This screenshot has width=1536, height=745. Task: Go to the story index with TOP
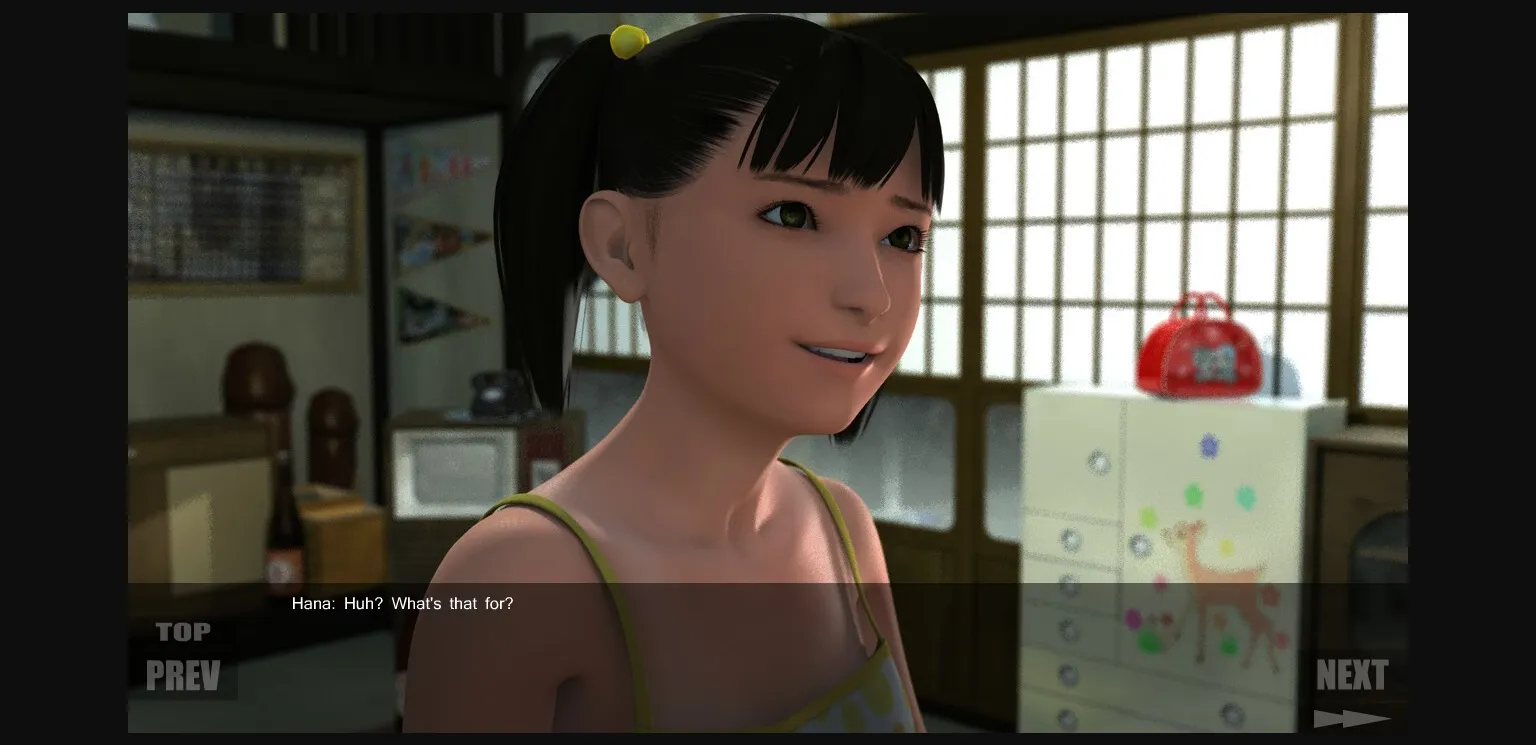[x=183, y=631]
